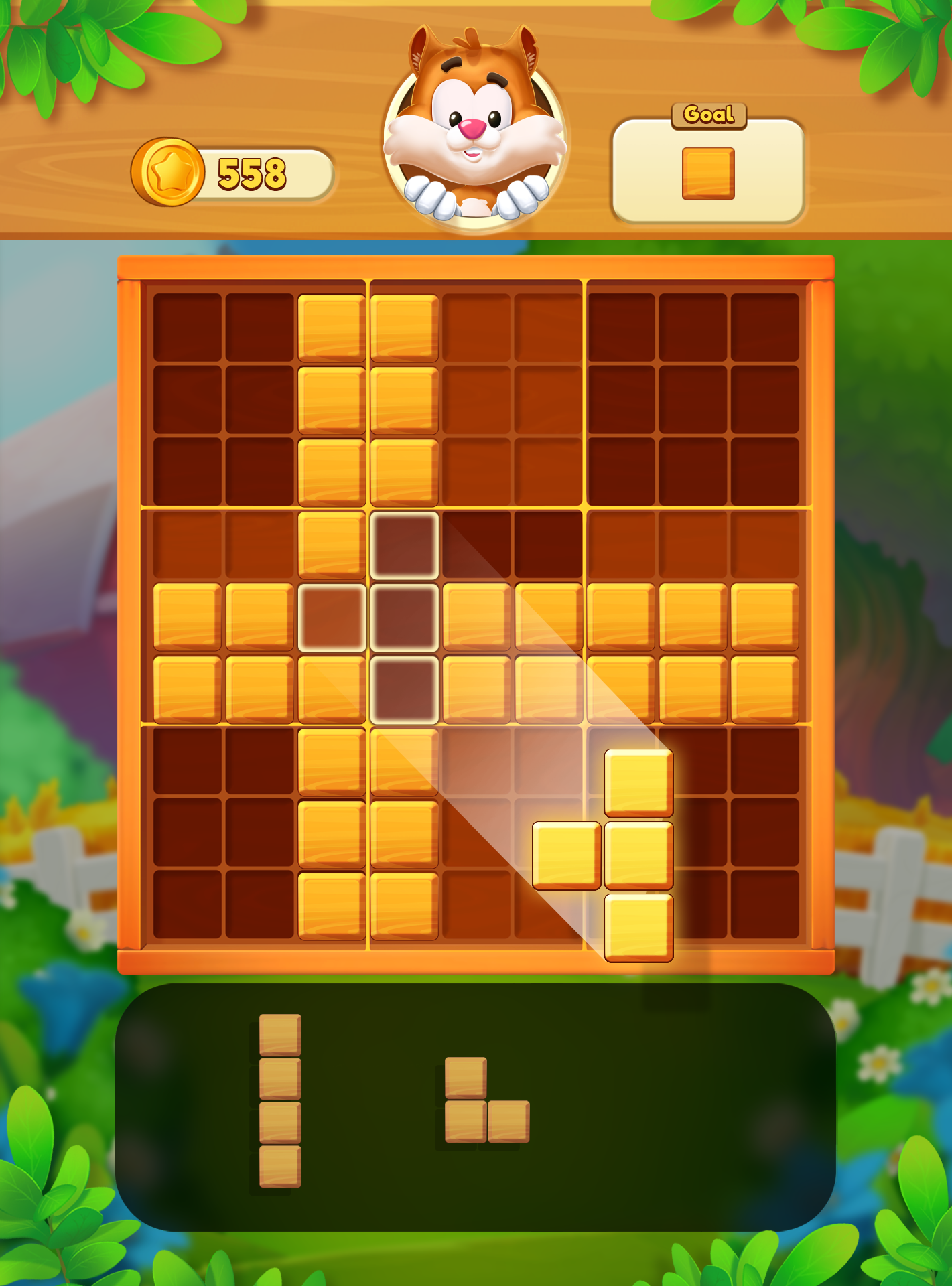Tap the highlighted empty cell outlined in white
Viewport: 952px width, 1286px height.
(x=405, y=546)
